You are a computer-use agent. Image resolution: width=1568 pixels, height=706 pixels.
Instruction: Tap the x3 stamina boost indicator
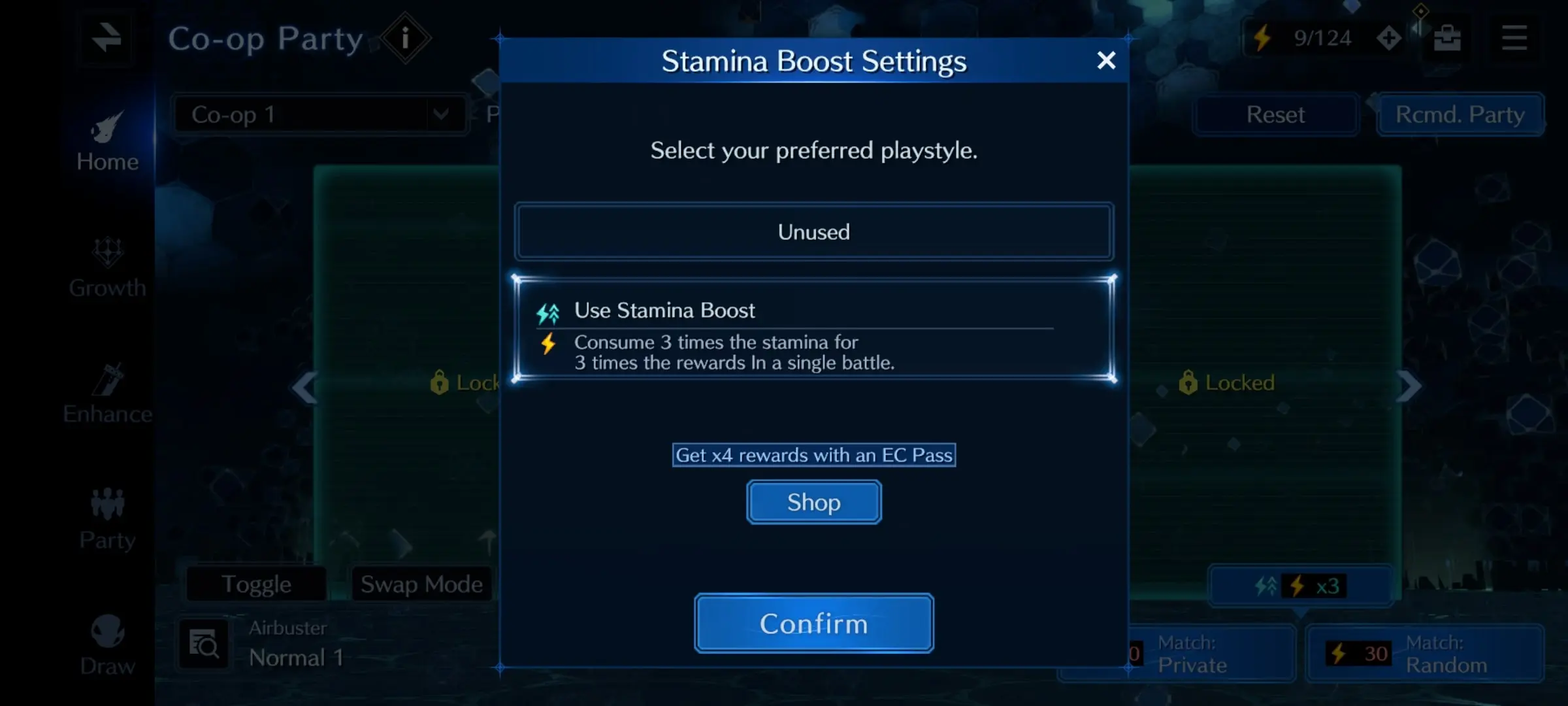(1299, 586)
